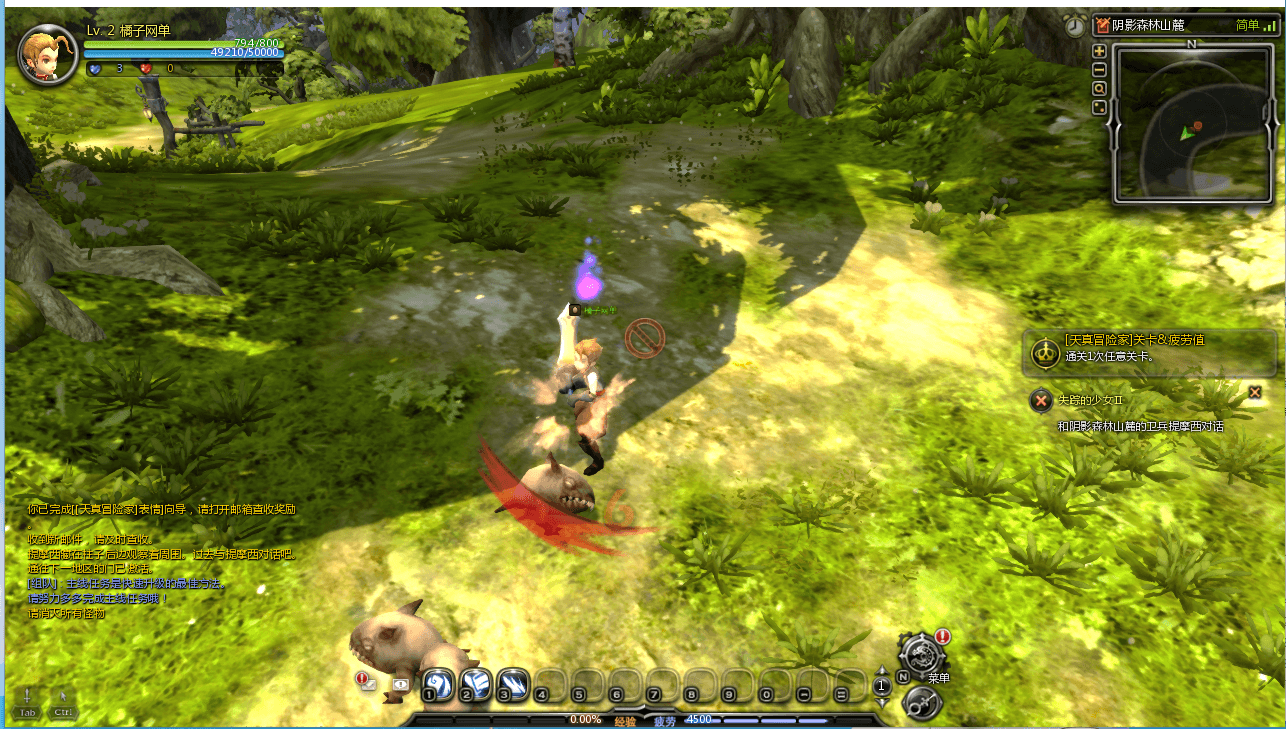Image resolution: width=1286 pixels, height=729 pixels.
Task: Click the chat bubble icon beside the mail
Action: [x=400, y=684]
